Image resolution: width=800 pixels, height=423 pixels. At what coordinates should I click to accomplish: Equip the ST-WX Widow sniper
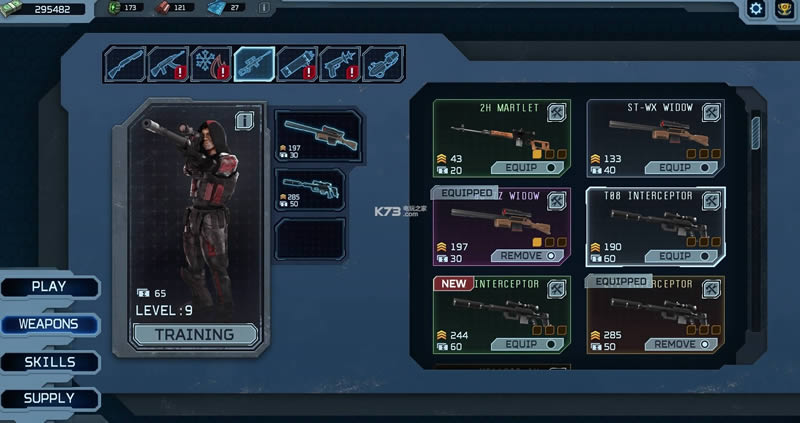683,167
